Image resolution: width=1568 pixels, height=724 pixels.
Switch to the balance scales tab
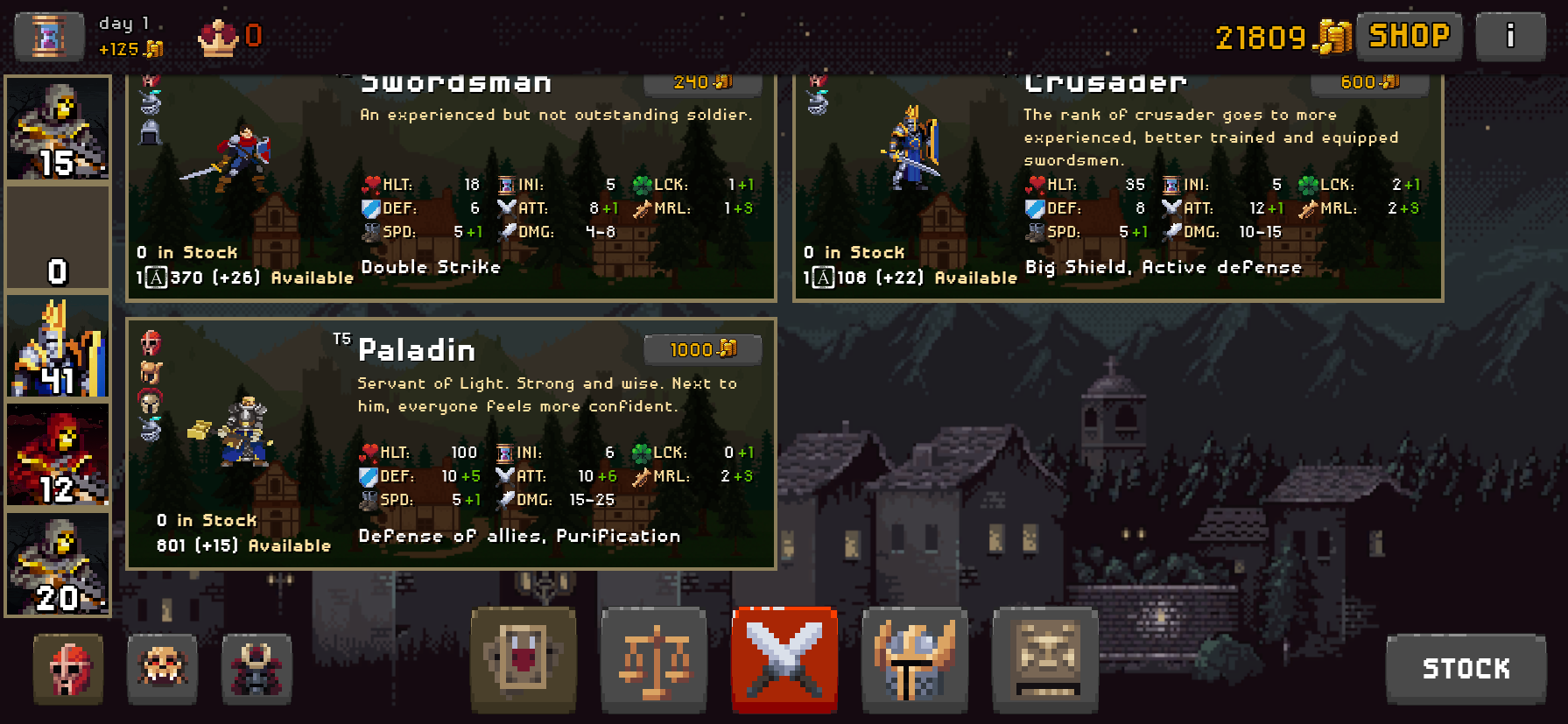pyautogui.click(x=654, y=659)
